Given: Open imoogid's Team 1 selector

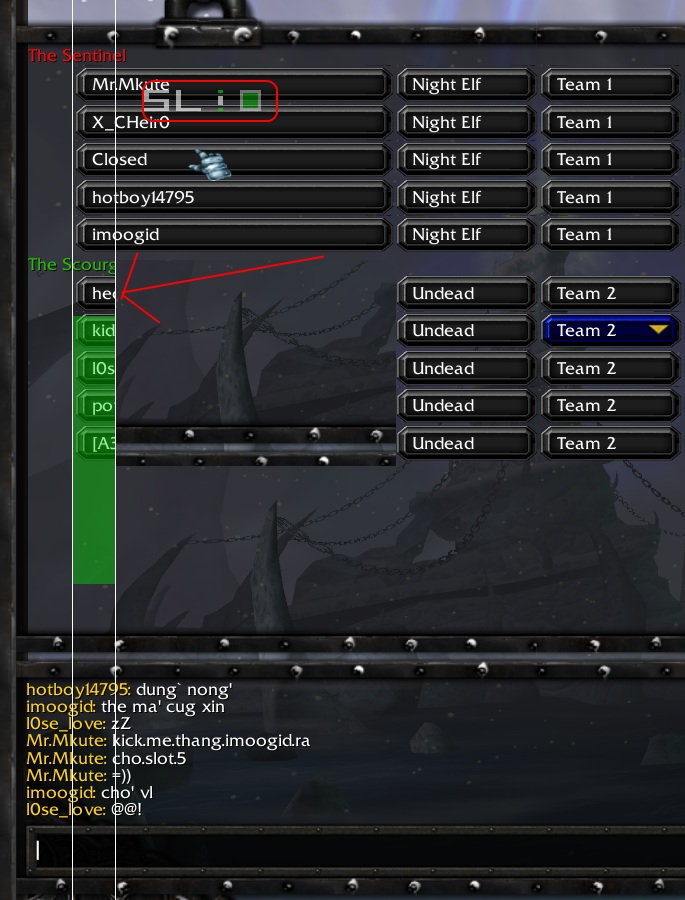Looking at the screenshot, I should click(x=608, y=235).
